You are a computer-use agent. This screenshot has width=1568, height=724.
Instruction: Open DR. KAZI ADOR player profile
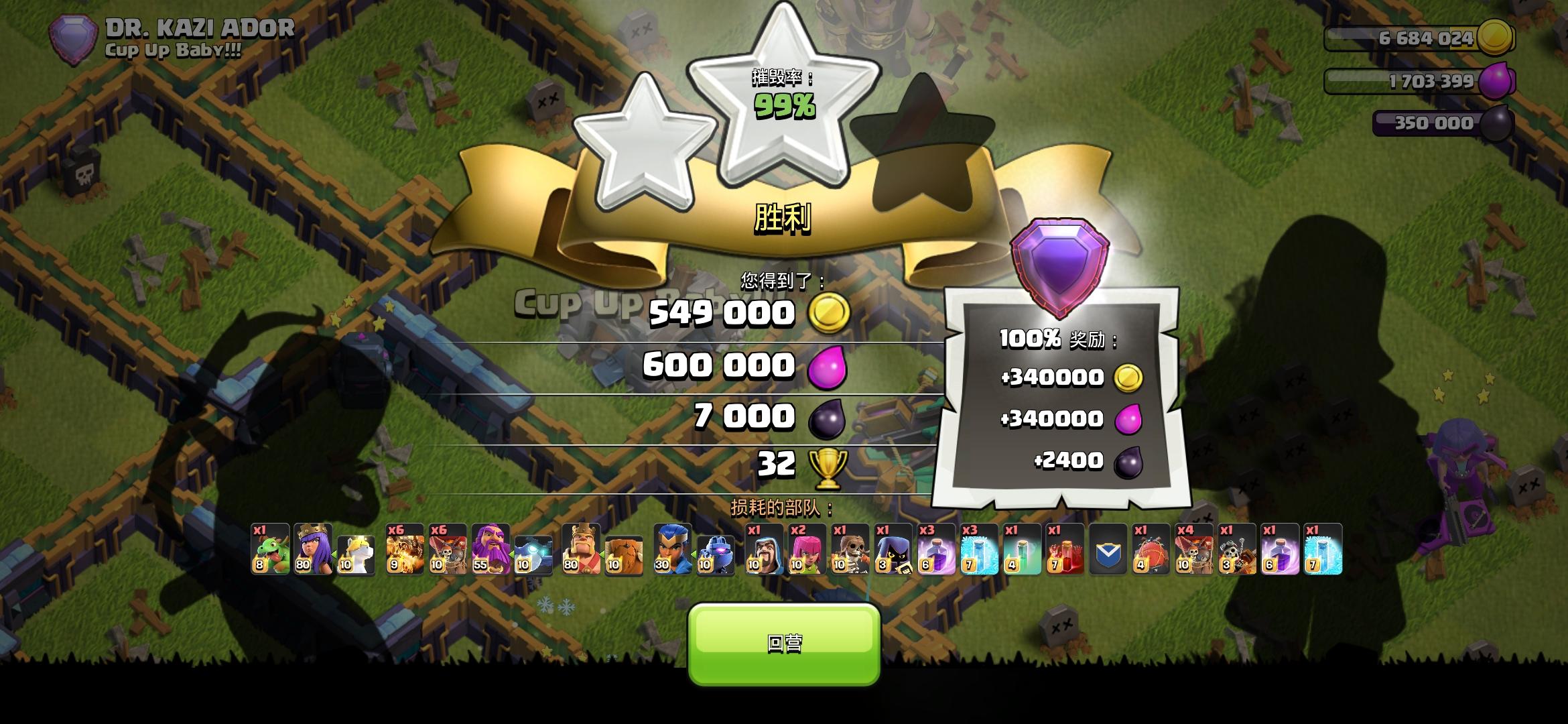pos(198,28)
